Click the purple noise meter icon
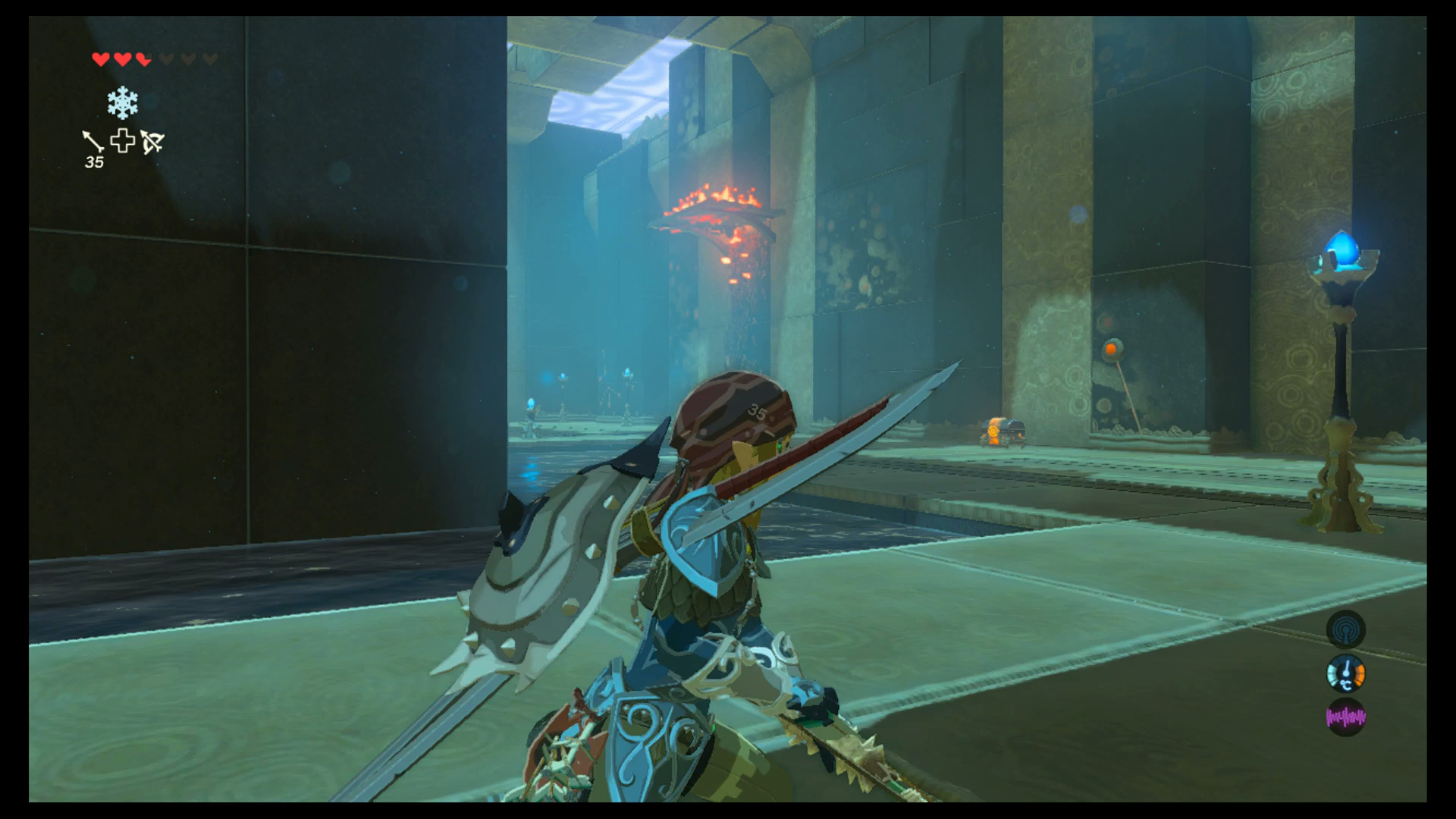 (x=1346, y=716)
